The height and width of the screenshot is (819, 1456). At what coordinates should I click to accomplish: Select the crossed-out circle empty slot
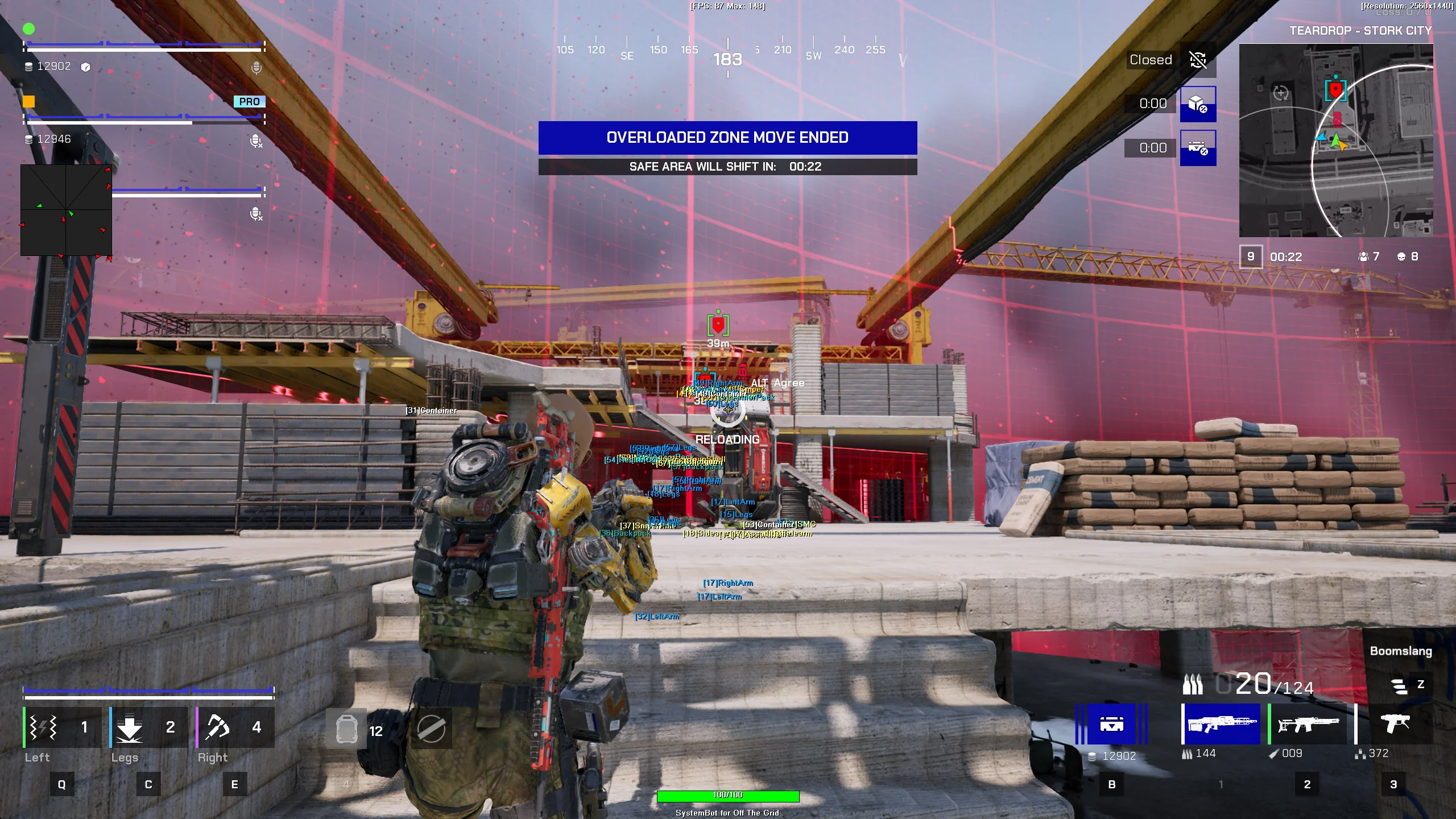coord(431,729)
